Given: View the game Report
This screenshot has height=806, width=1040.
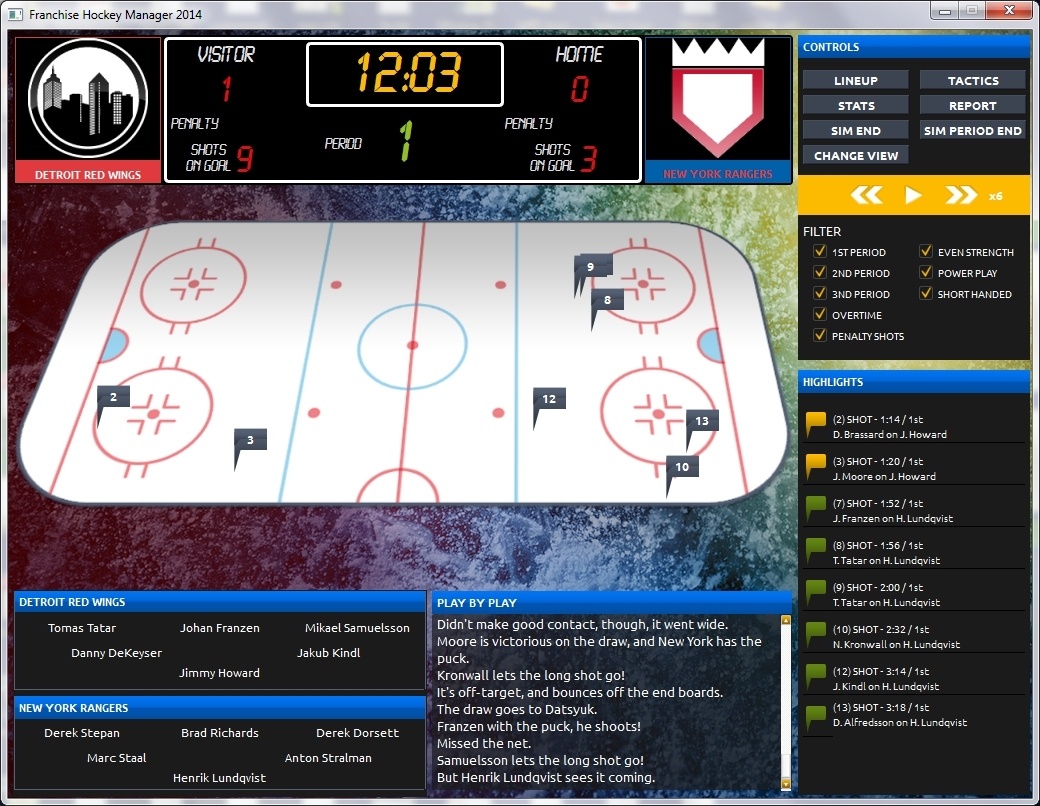Looking at the screenshot, I should 973,105.
